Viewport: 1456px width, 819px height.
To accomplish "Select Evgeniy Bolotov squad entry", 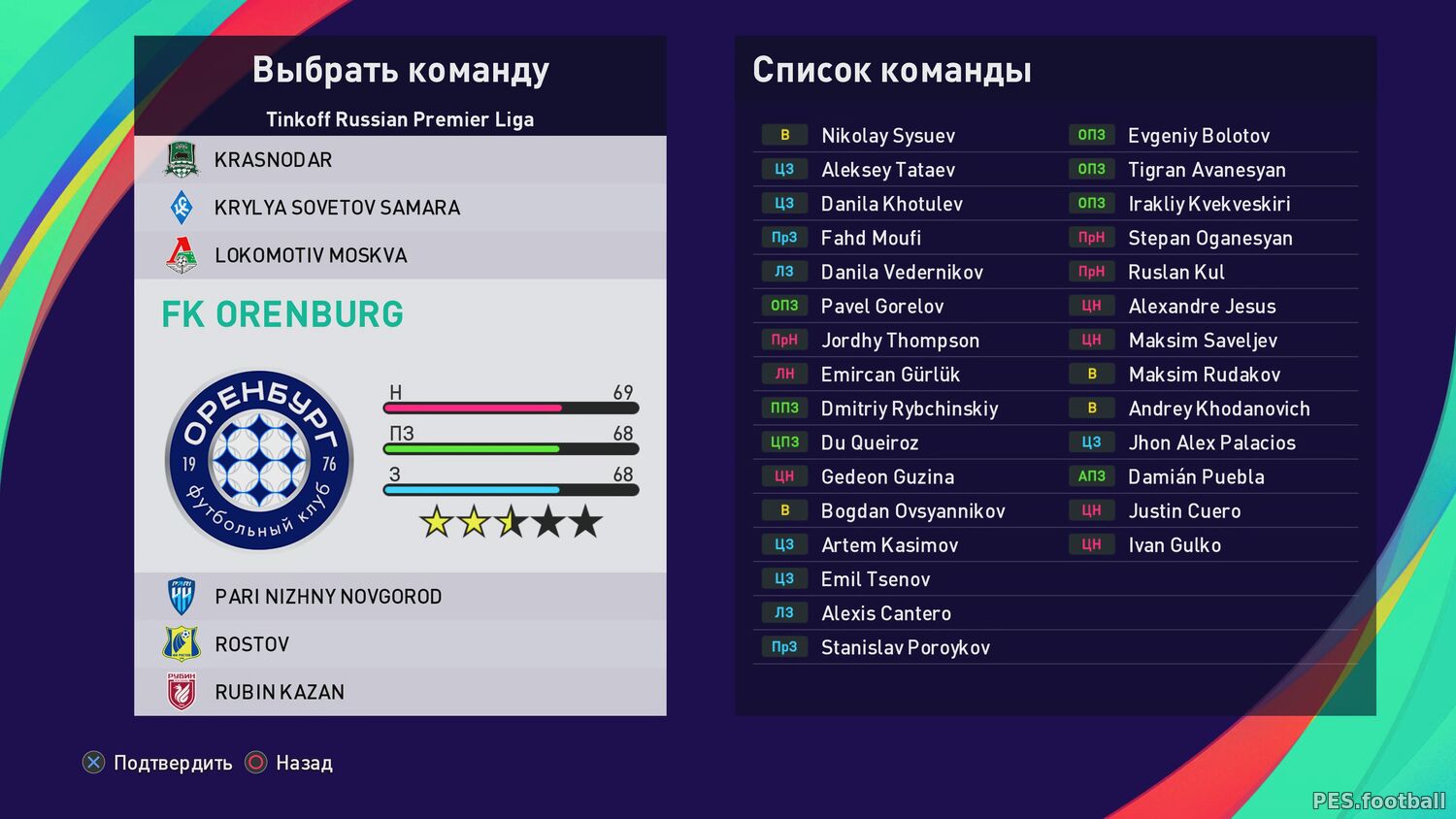I will (x=1199, y=136).
